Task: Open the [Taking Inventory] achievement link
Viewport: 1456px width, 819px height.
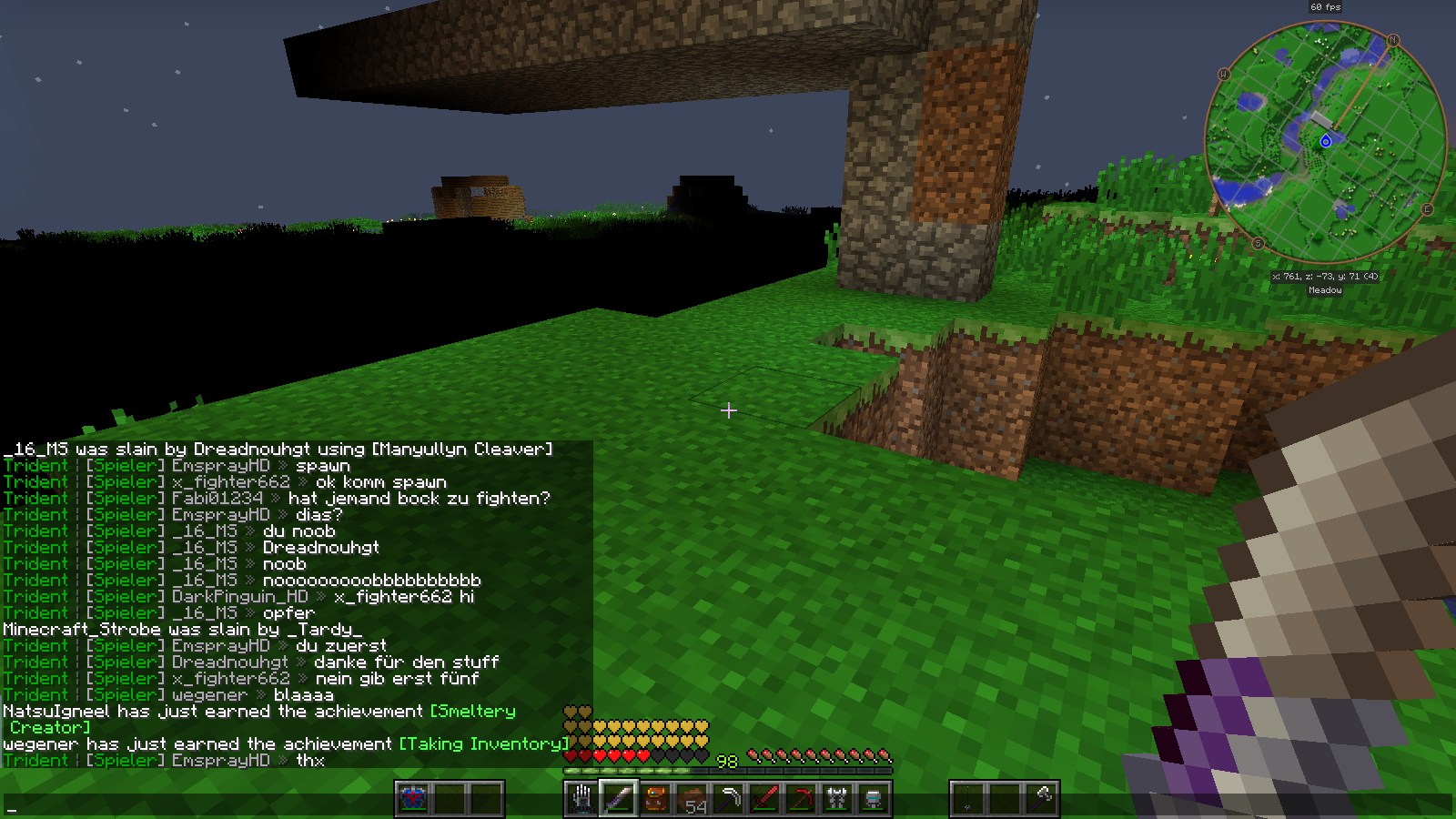Action: [x=483, y=744]
